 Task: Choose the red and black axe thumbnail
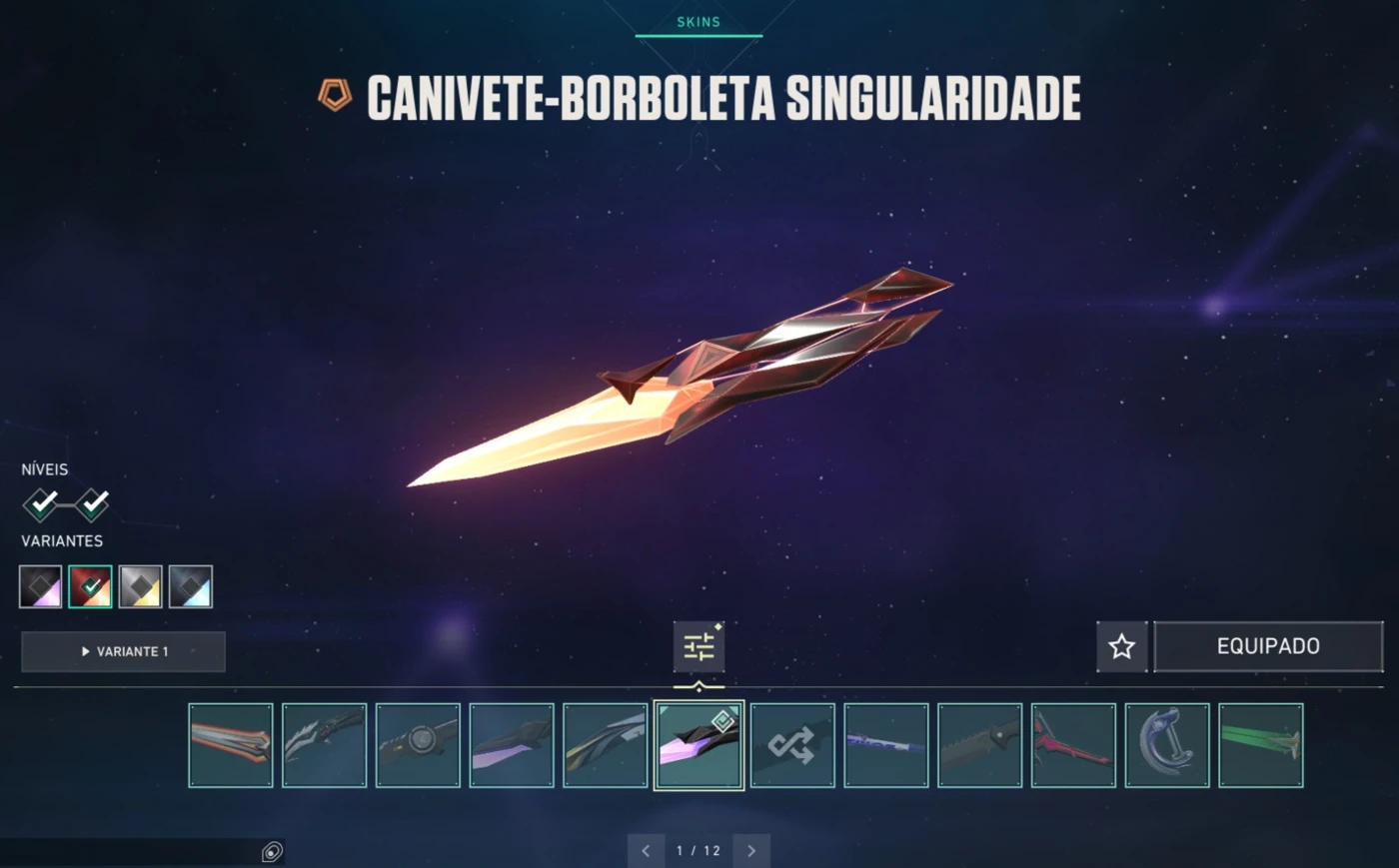(1073, 745)
